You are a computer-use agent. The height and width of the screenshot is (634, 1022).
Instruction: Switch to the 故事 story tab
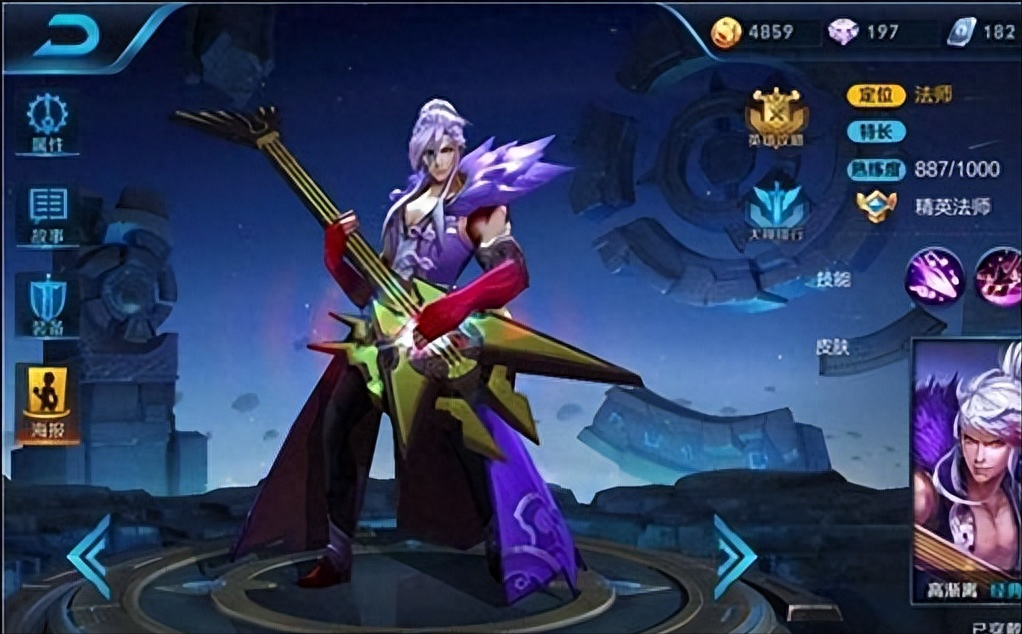pyautogui.click(x=47, y=214)
